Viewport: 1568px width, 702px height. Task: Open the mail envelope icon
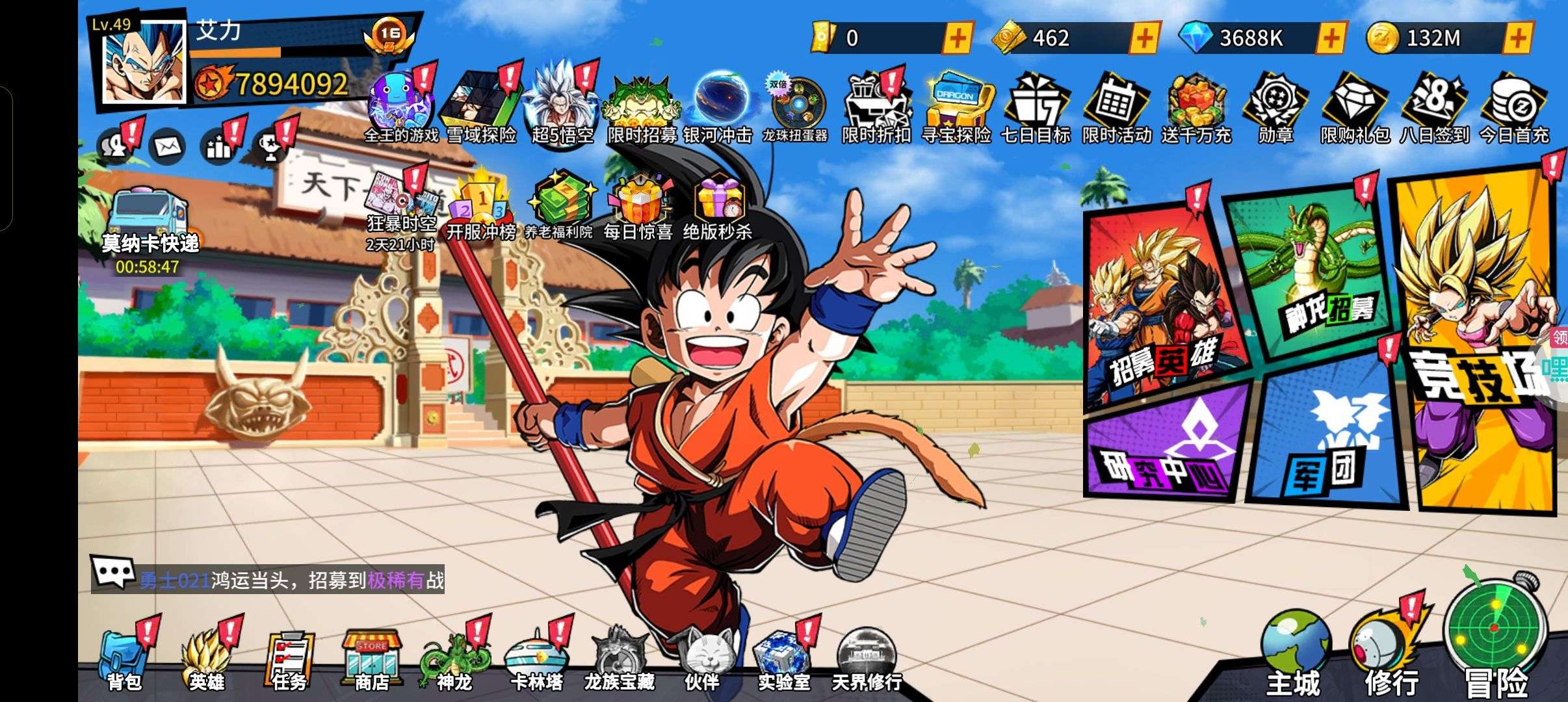(x=167, y=147)
